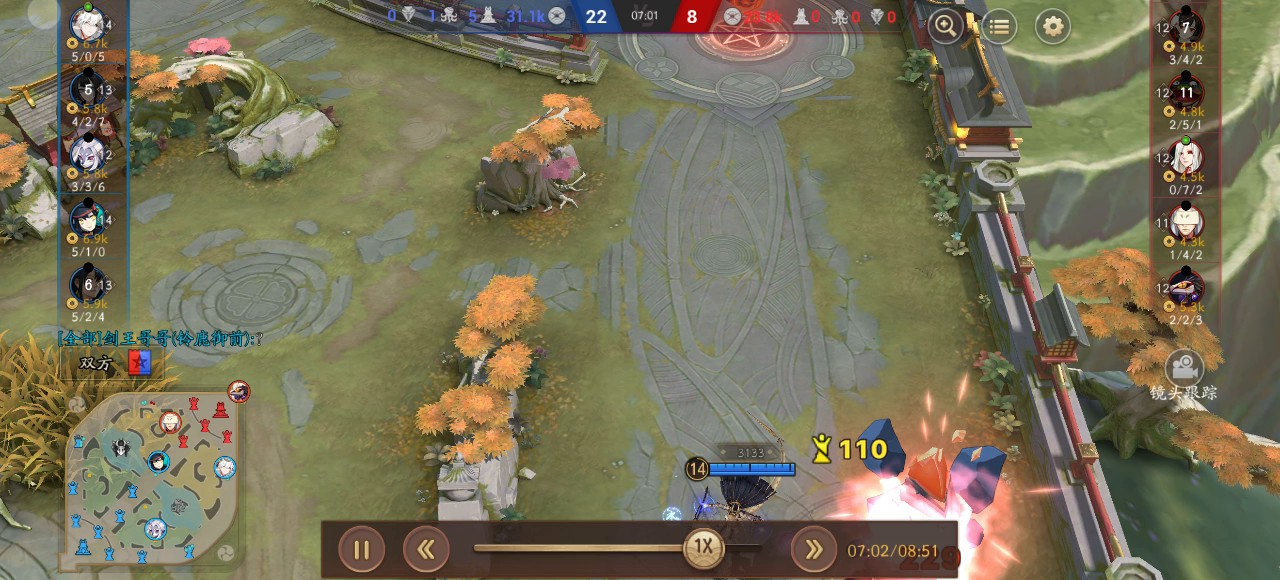Fast-forward the replay with the double-right arrow
The height and width of the screenshot is (580, 1280).
click(814, 549)
